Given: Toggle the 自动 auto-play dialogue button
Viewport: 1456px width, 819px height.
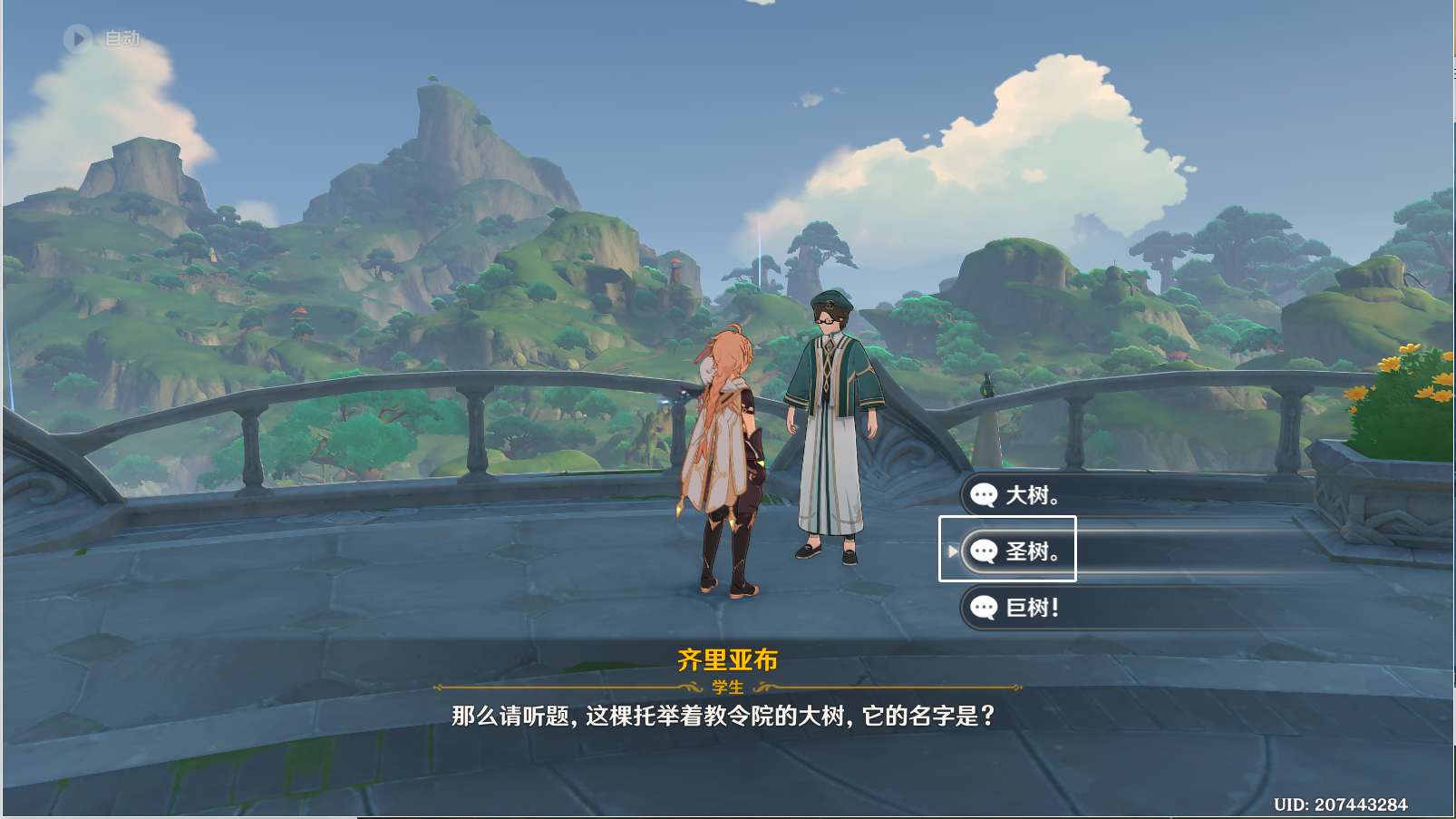Looking at the screenshot, I should [79, 38].
